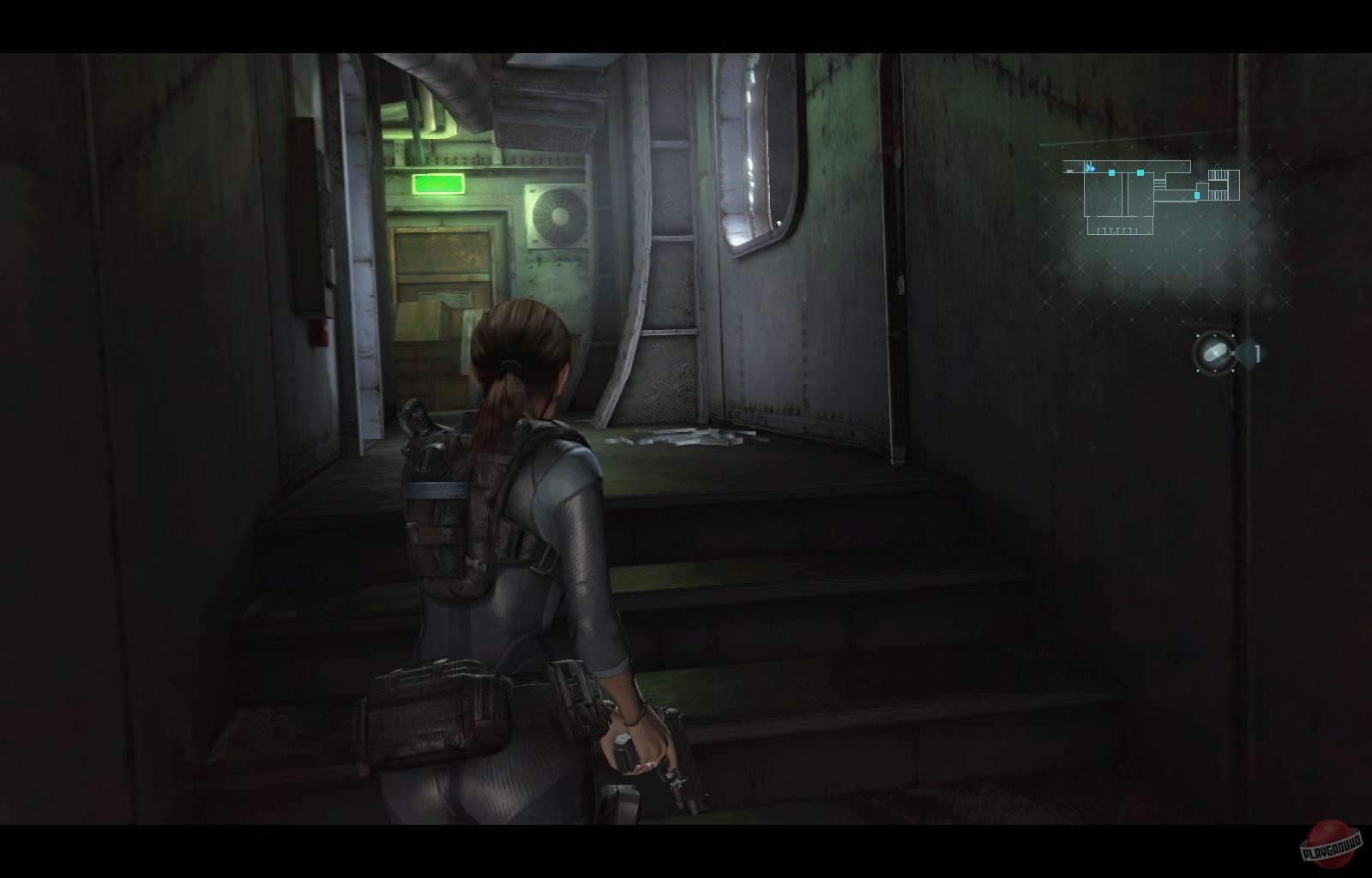The width and height of the screenshot is (1372, 878).
Task: Select the grenade item icon in the HUD
Action: point(1214,352)
